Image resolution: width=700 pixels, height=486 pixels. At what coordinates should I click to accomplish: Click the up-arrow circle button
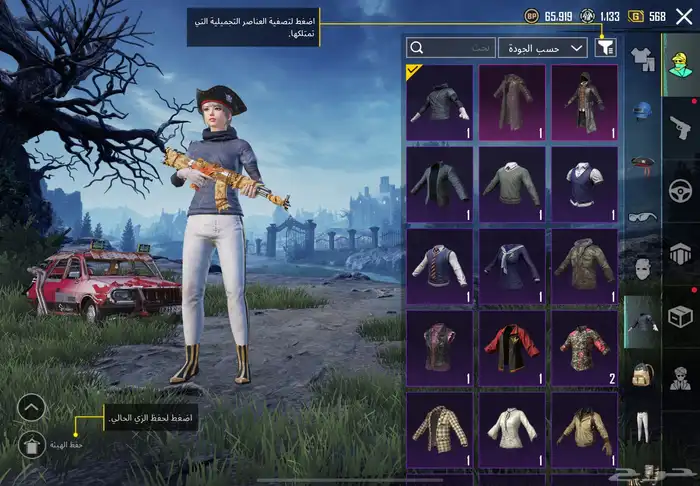[x=32, y=408]
